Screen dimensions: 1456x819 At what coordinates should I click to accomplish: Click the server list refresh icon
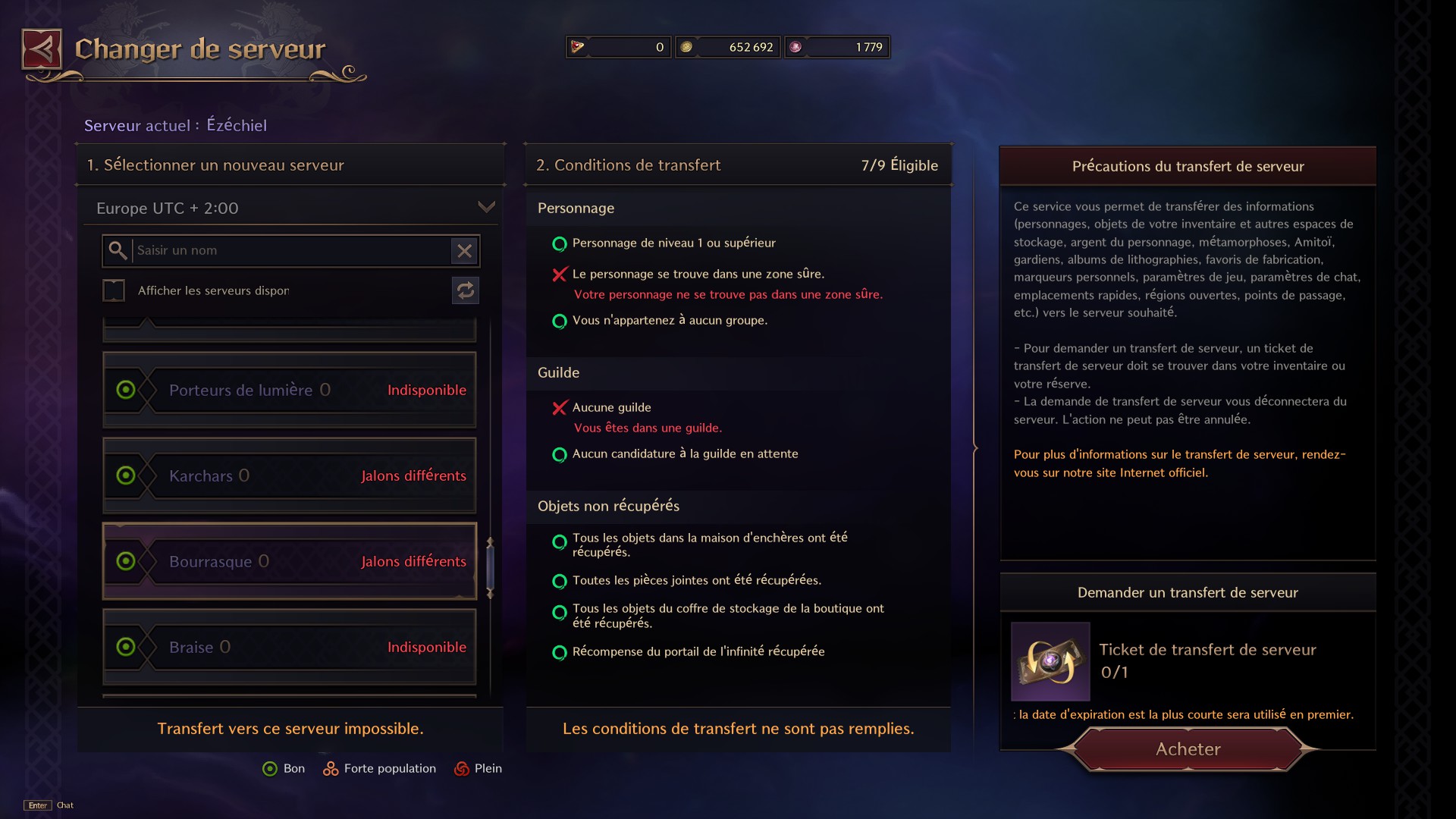point(465,290)
